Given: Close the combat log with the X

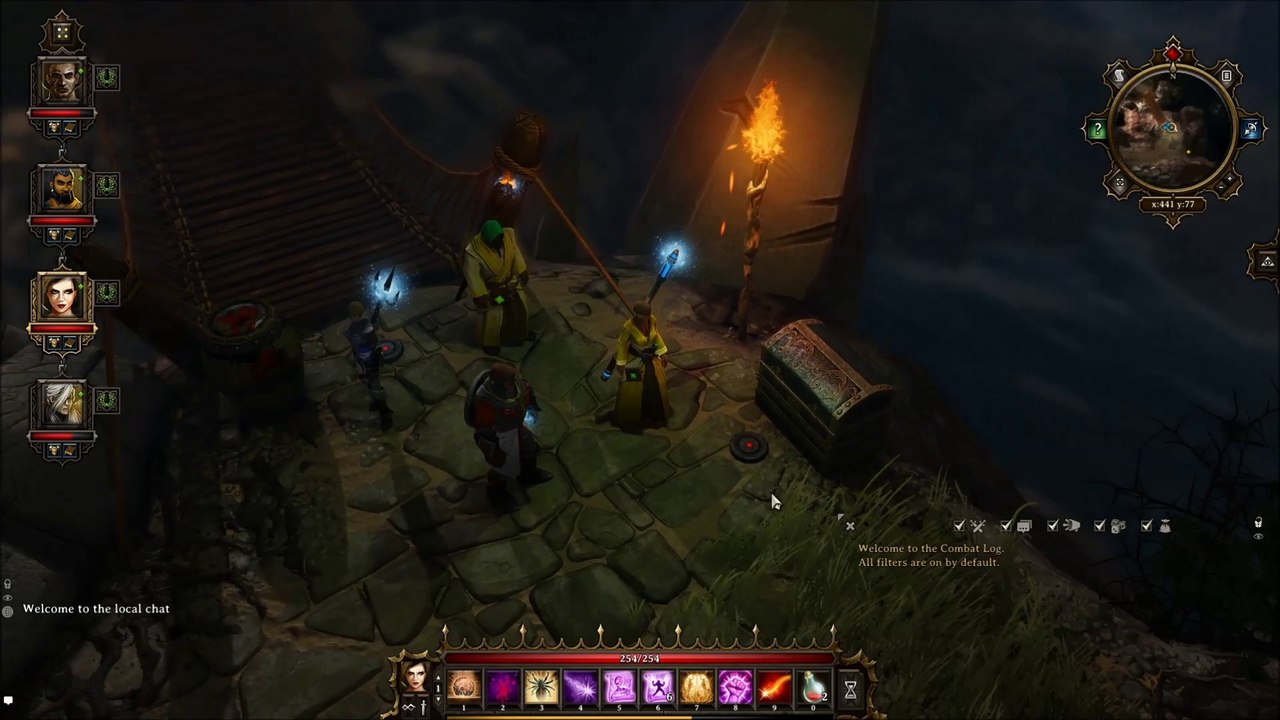Looking at the screenshot, I should pyautogui.click(x=850, y=525).
